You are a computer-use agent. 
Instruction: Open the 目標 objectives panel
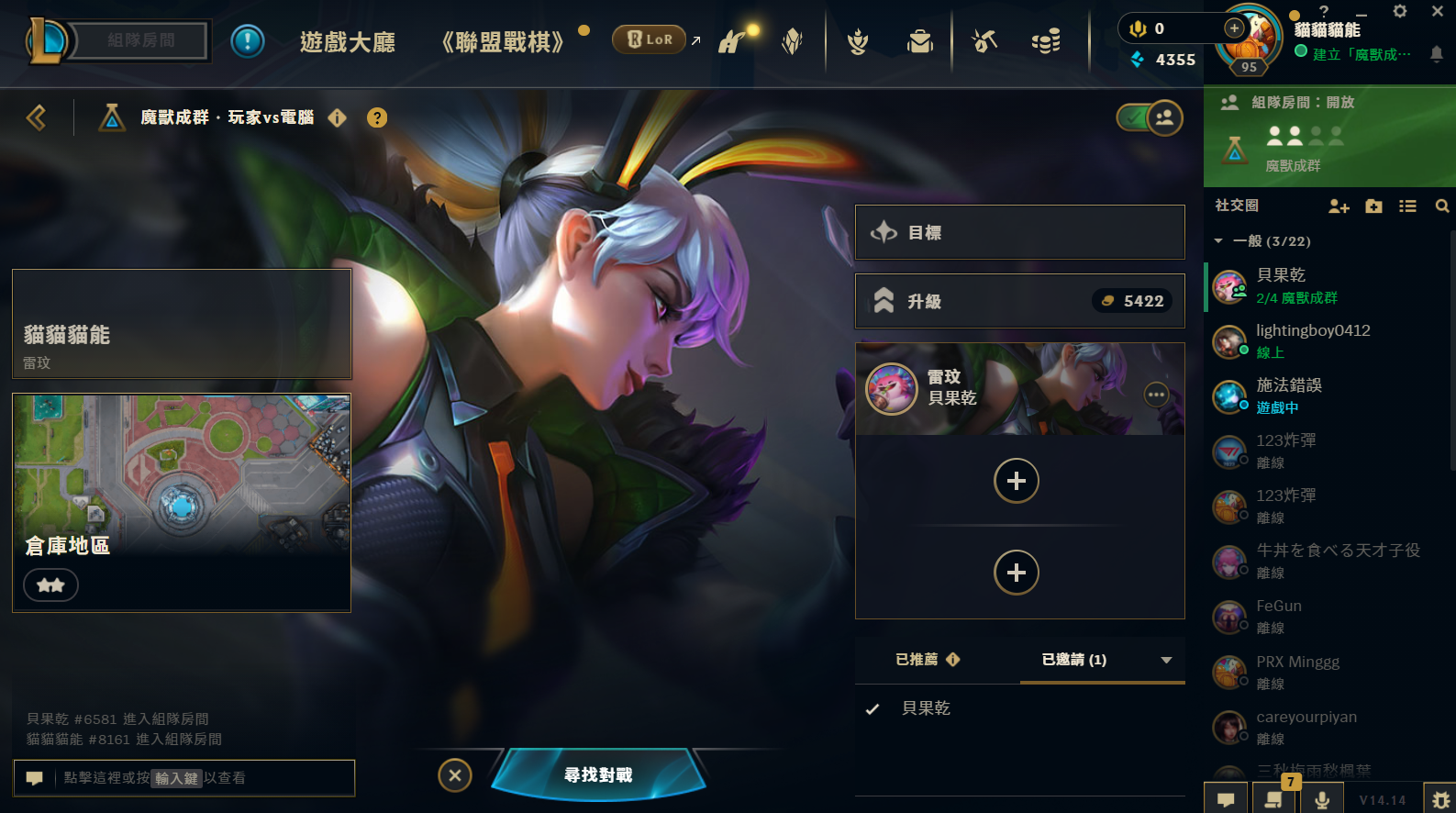(x=1019, y=232)
